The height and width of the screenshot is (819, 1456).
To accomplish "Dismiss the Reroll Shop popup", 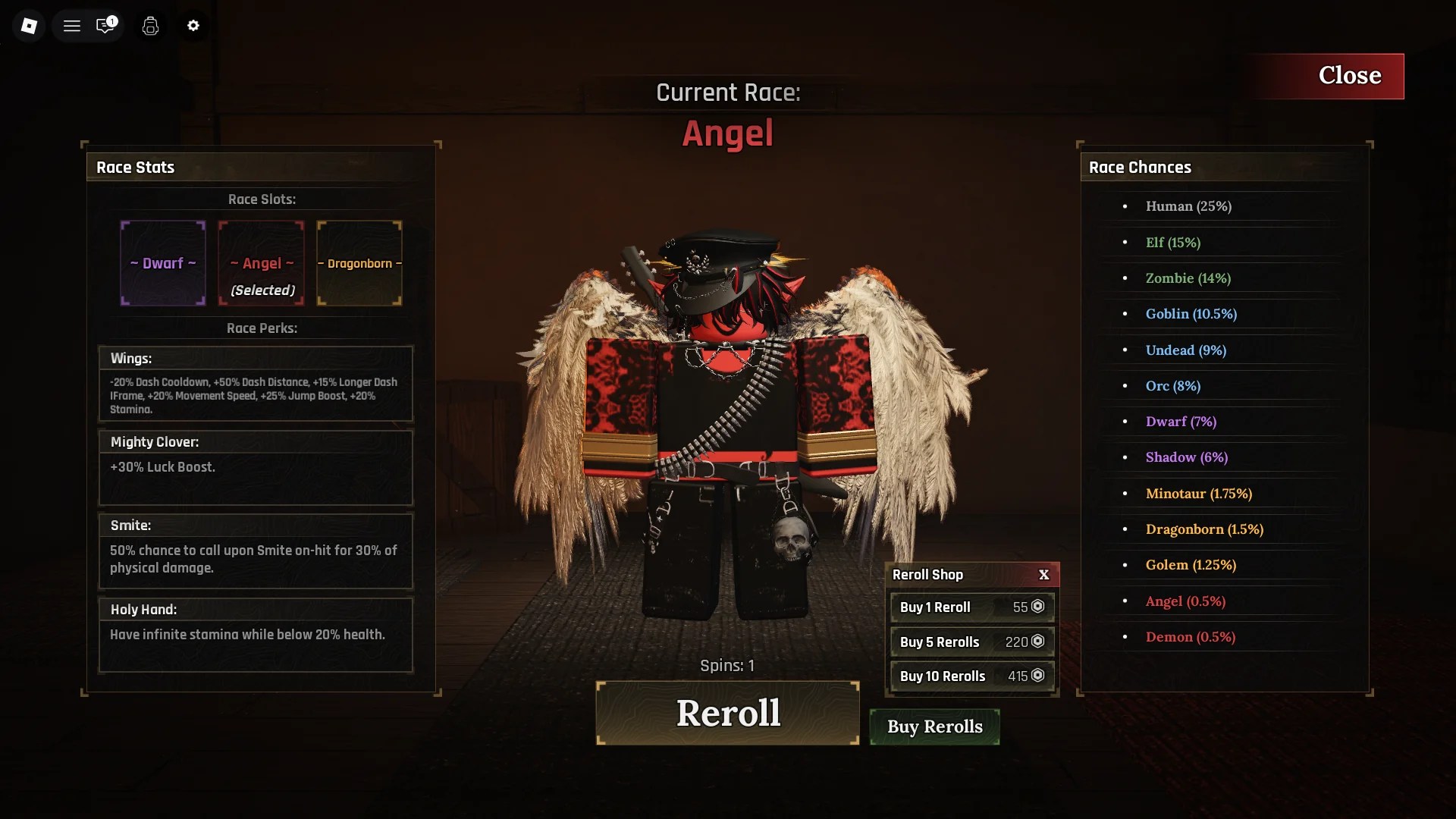I will (1043, 575).
